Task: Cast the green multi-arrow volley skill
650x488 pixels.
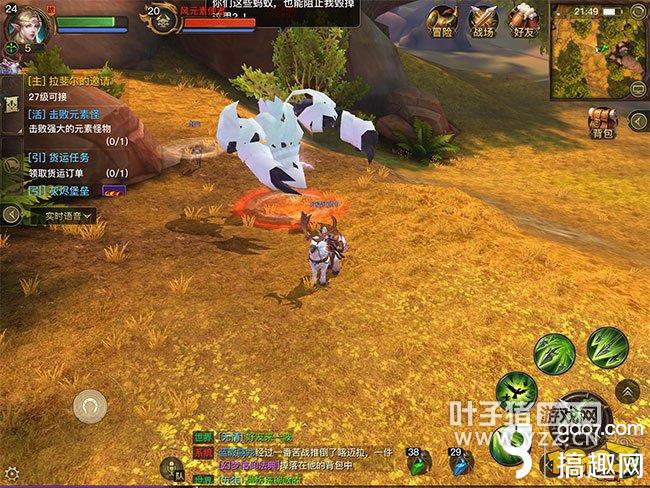Action: 553,353
